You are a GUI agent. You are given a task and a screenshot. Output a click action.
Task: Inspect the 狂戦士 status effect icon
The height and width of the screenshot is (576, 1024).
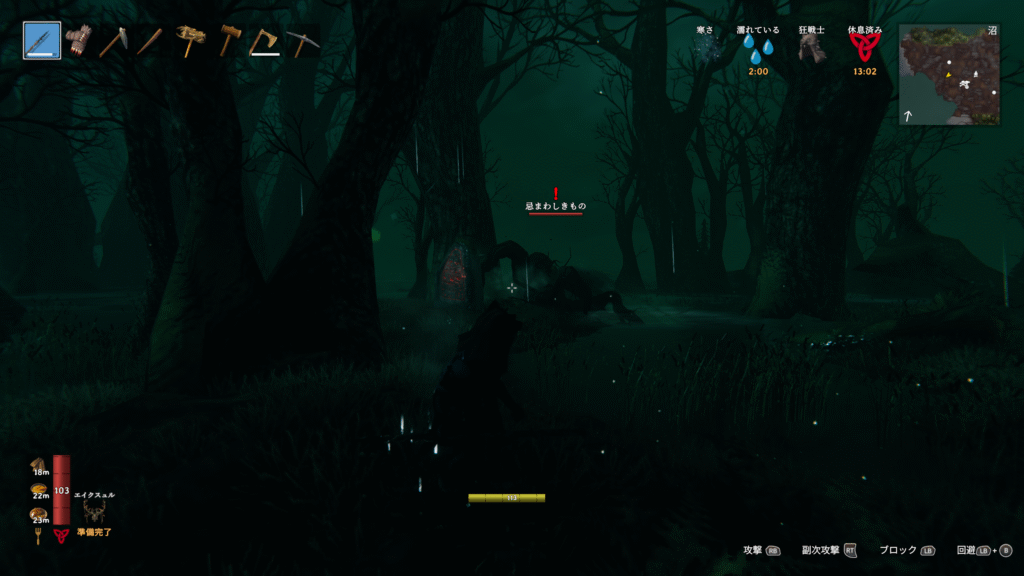[811, 49]
